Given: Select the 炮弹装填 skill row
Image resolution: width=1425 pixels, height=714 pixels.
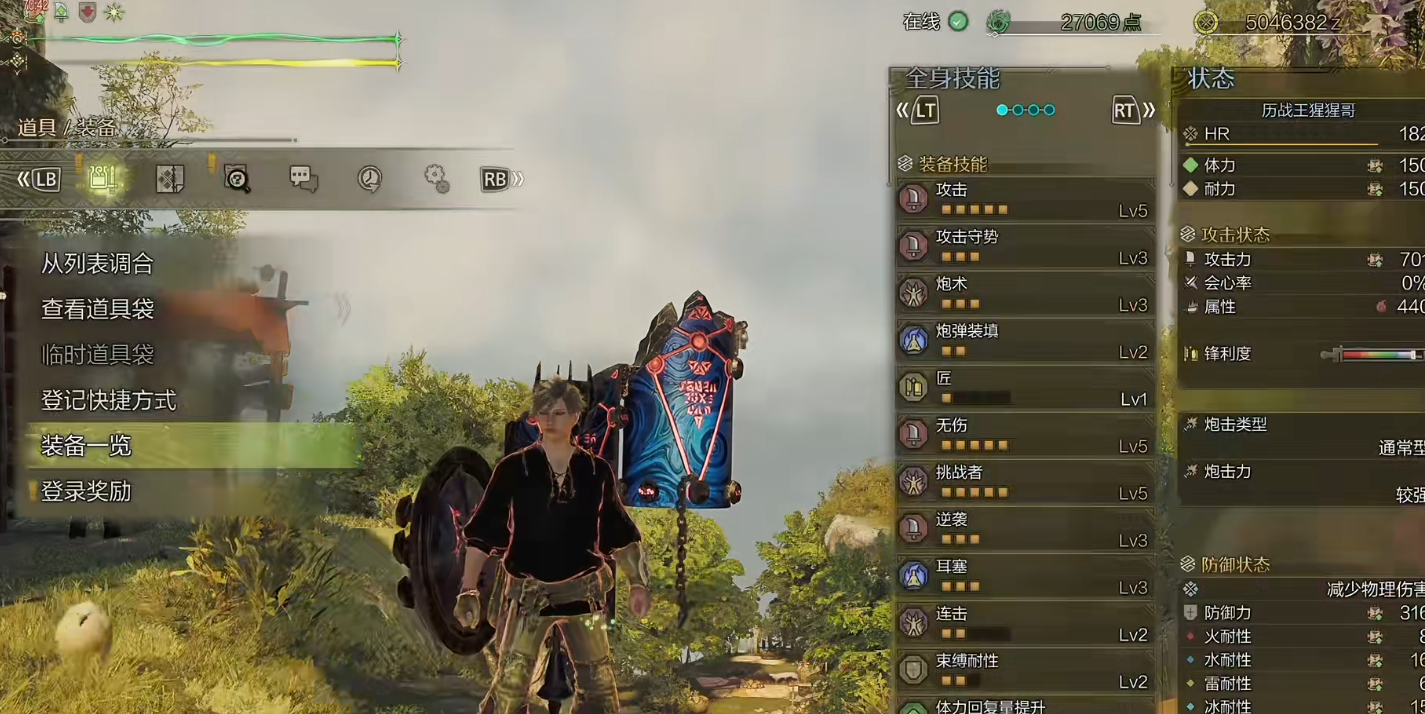Looking at the screenshot, I should [1025, 340].
